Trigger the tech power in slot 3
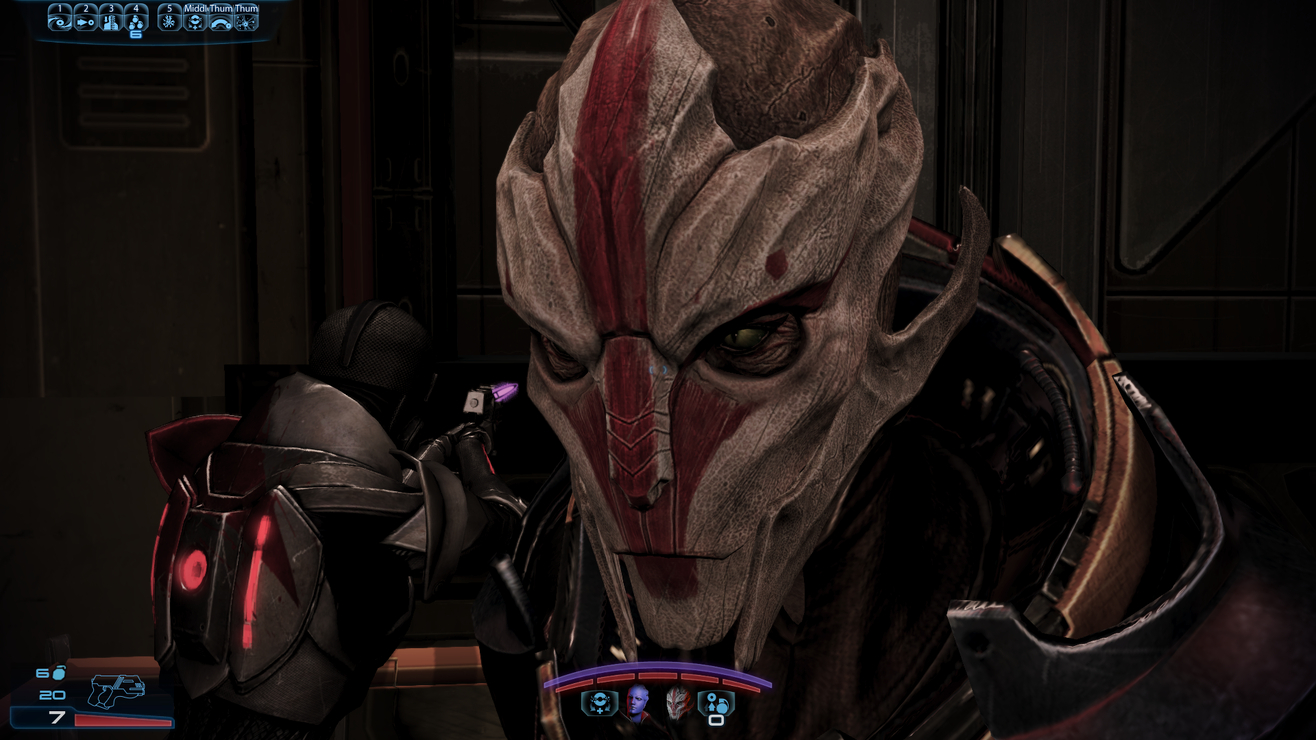 (112, 21)
